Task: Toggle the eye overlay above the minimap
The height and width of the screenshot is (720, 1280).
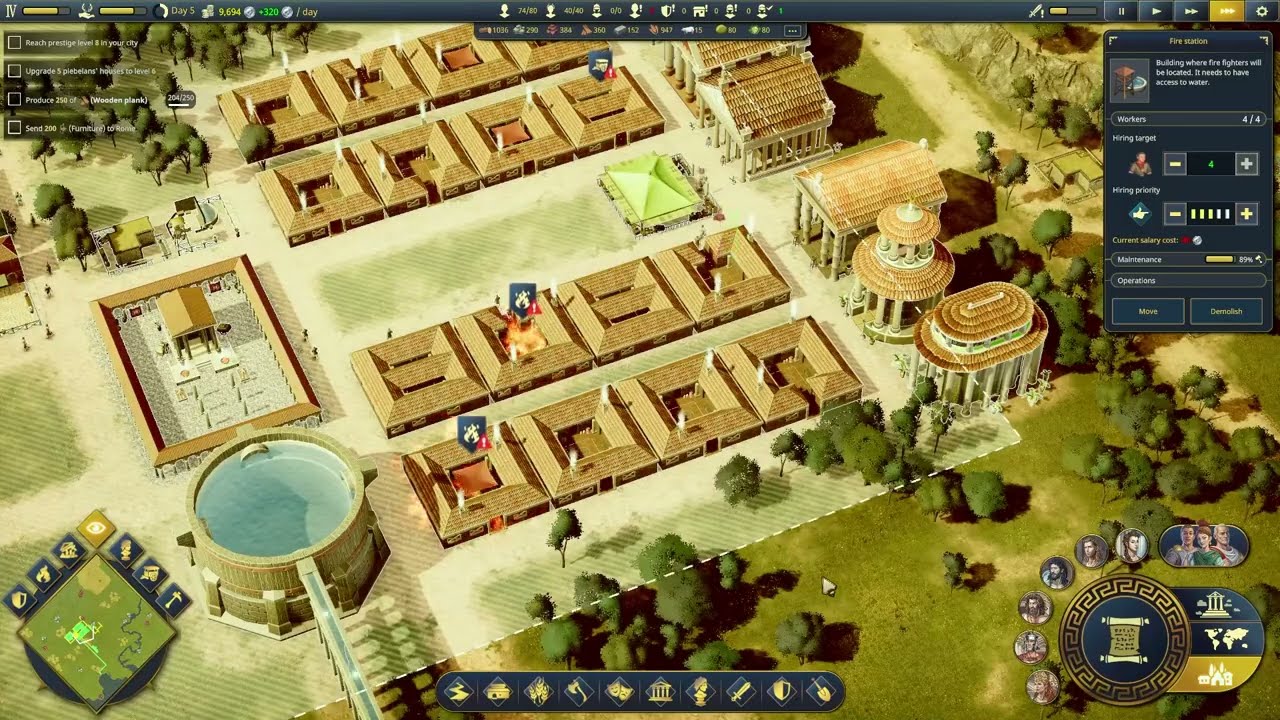Action: coord(96,529)
